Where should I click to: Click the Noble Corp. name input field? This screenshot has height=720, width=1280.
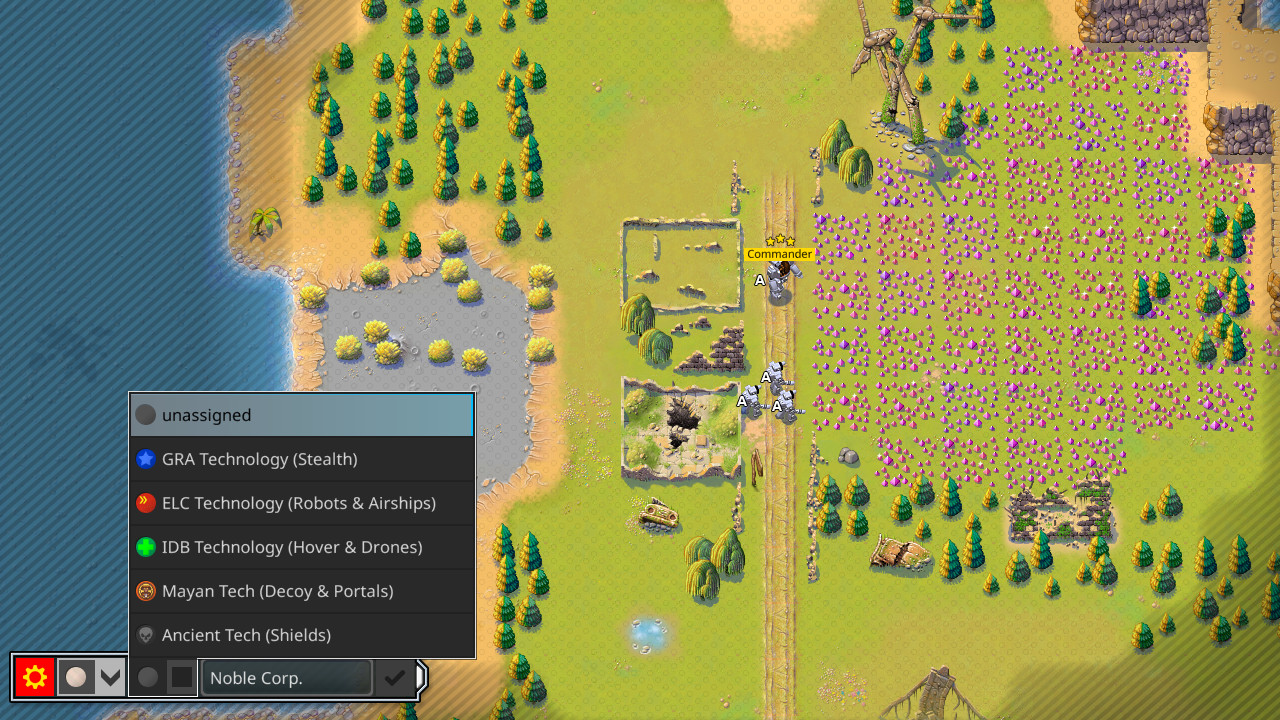pos(285,677)
